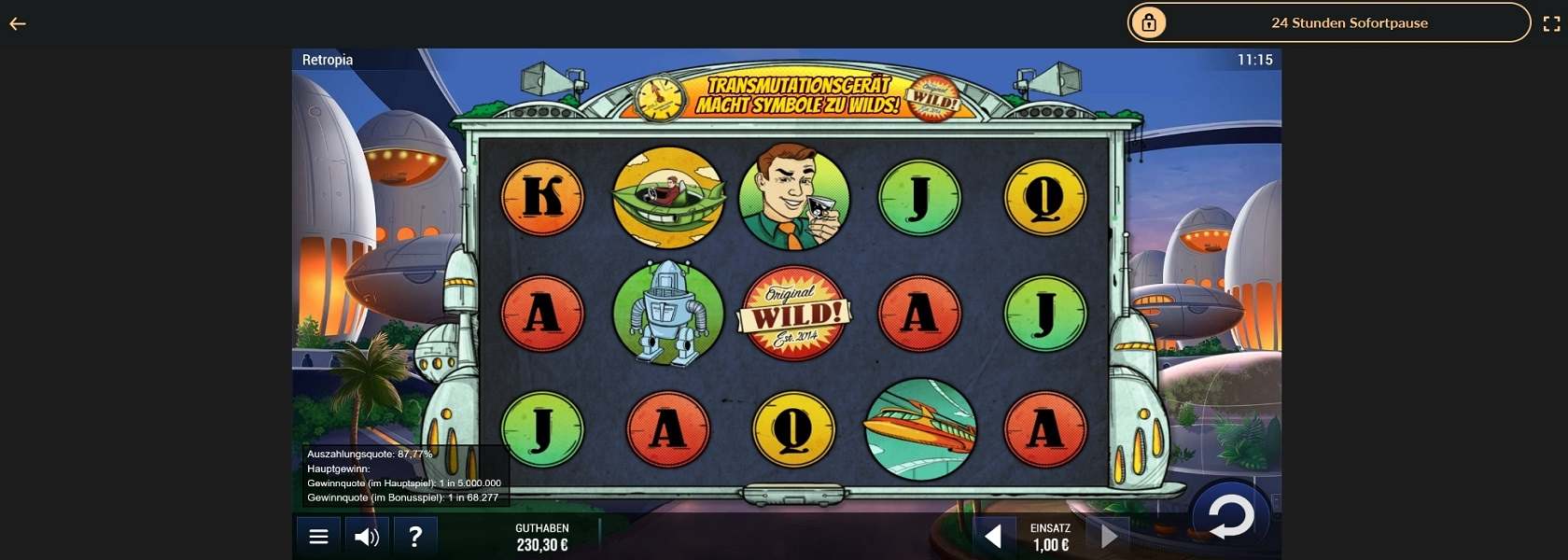Open the question mark help page
Viewport: 1568px width, 560px height.
[x=415, y=537]
